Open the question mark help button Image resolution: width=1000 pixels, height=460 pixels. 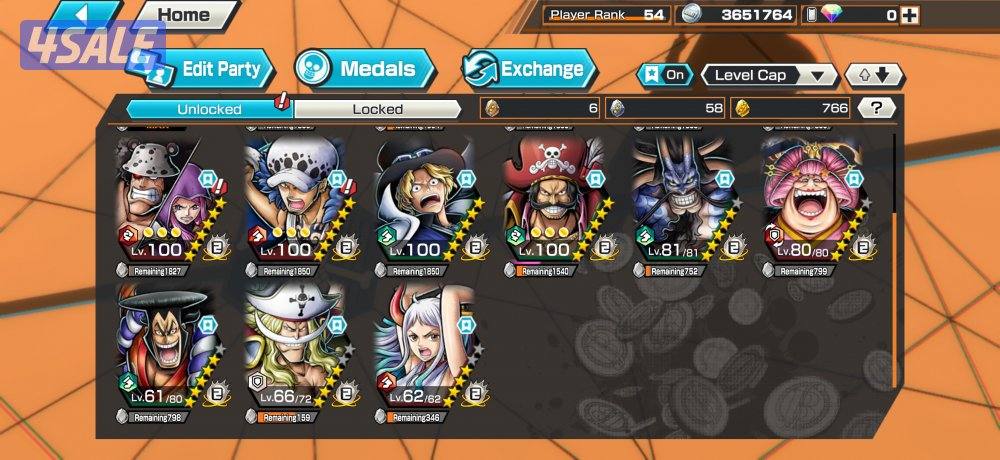876,108
